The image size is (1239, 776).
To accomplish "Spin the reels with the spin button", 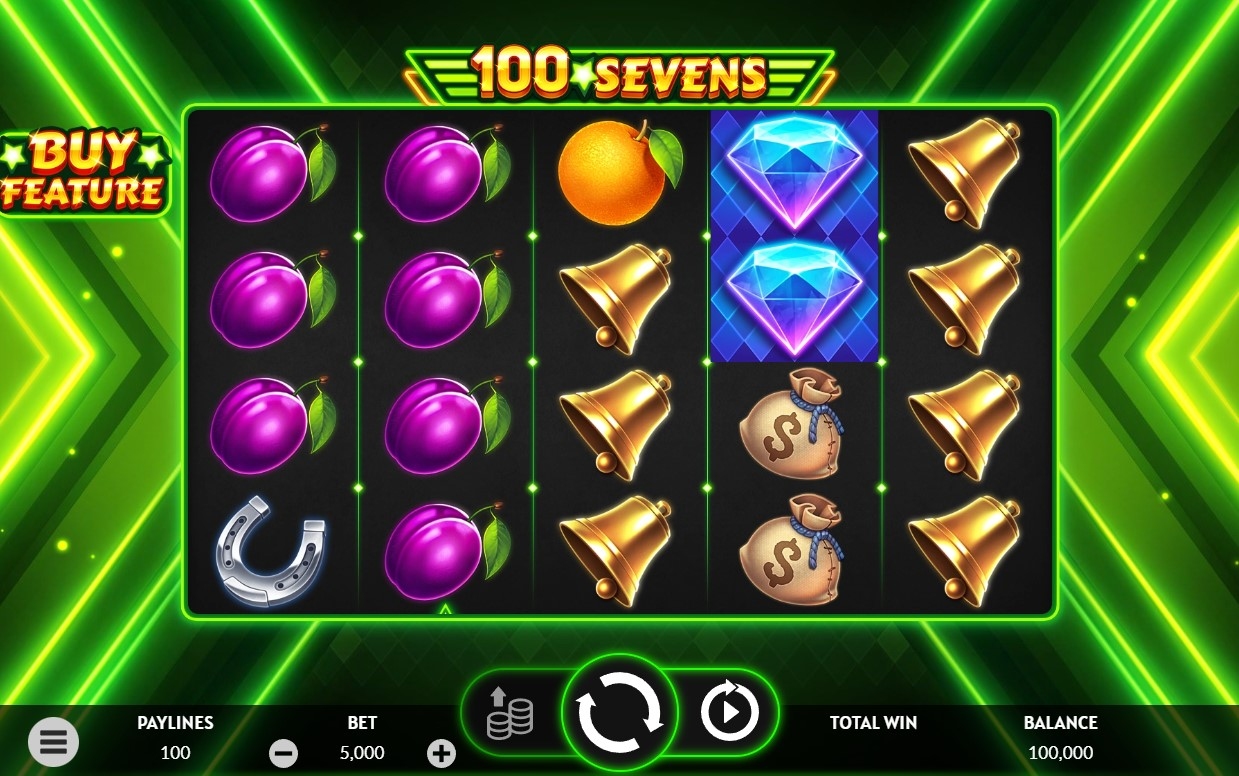I will [x=620, y=714].
